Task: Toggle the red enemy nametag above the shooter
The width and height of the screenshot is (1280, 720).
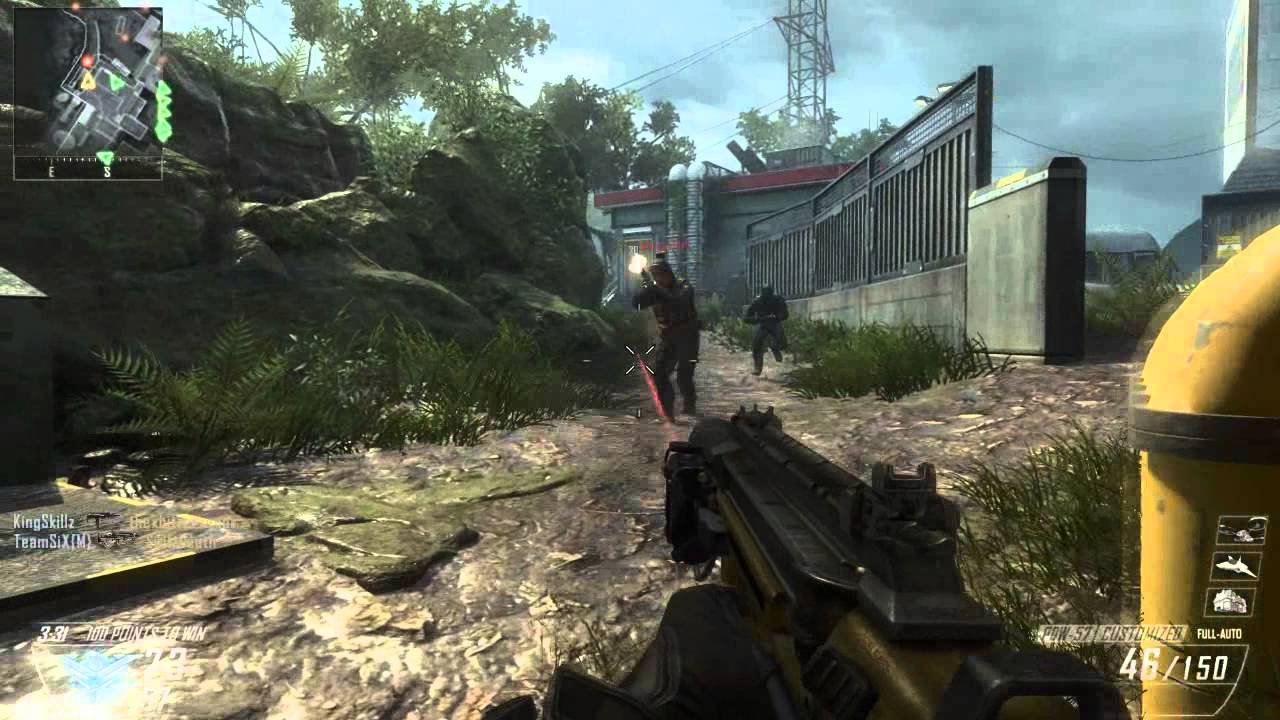Action: (663, 245)
